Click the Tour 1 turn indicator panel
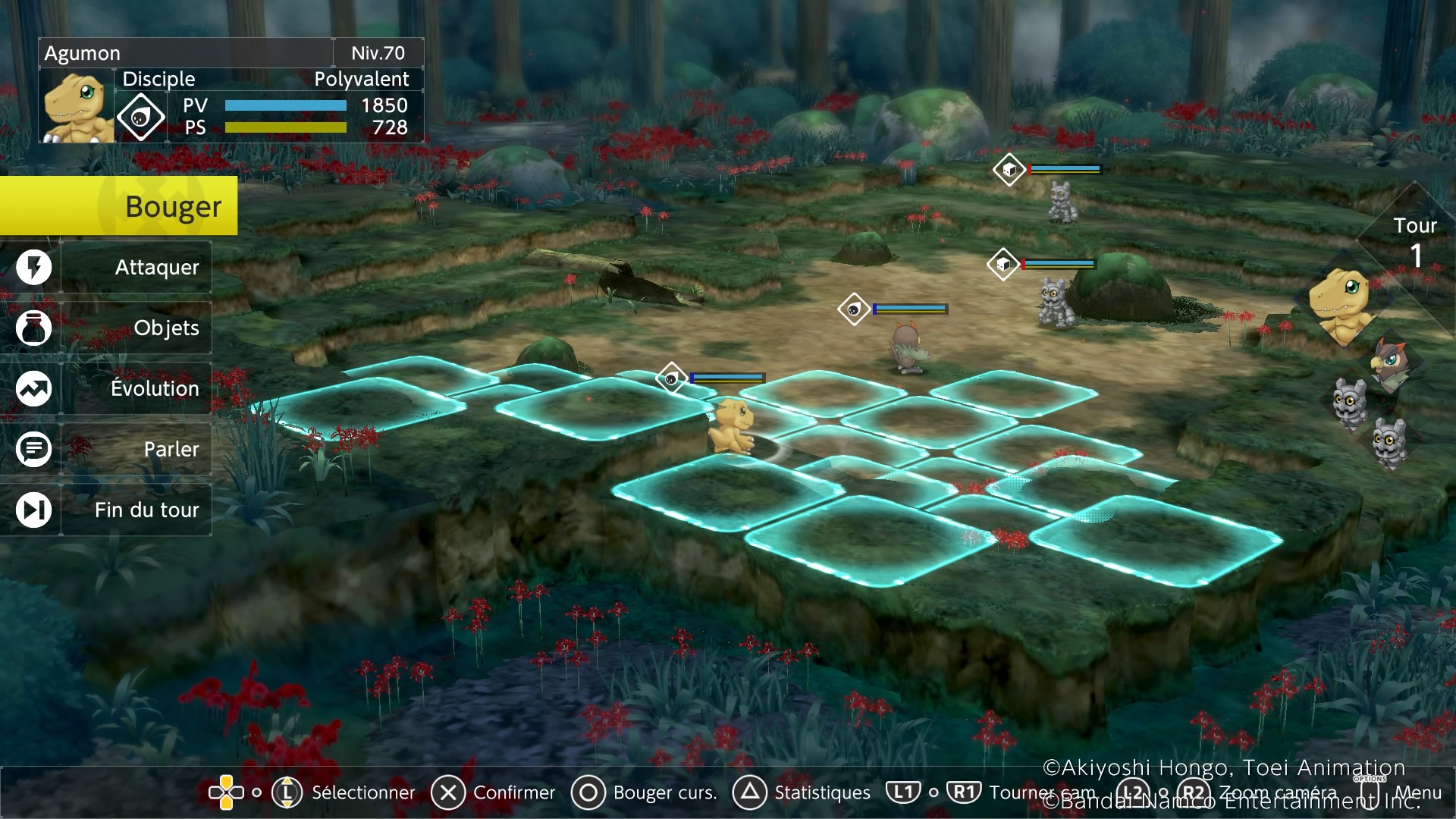 1415,235
